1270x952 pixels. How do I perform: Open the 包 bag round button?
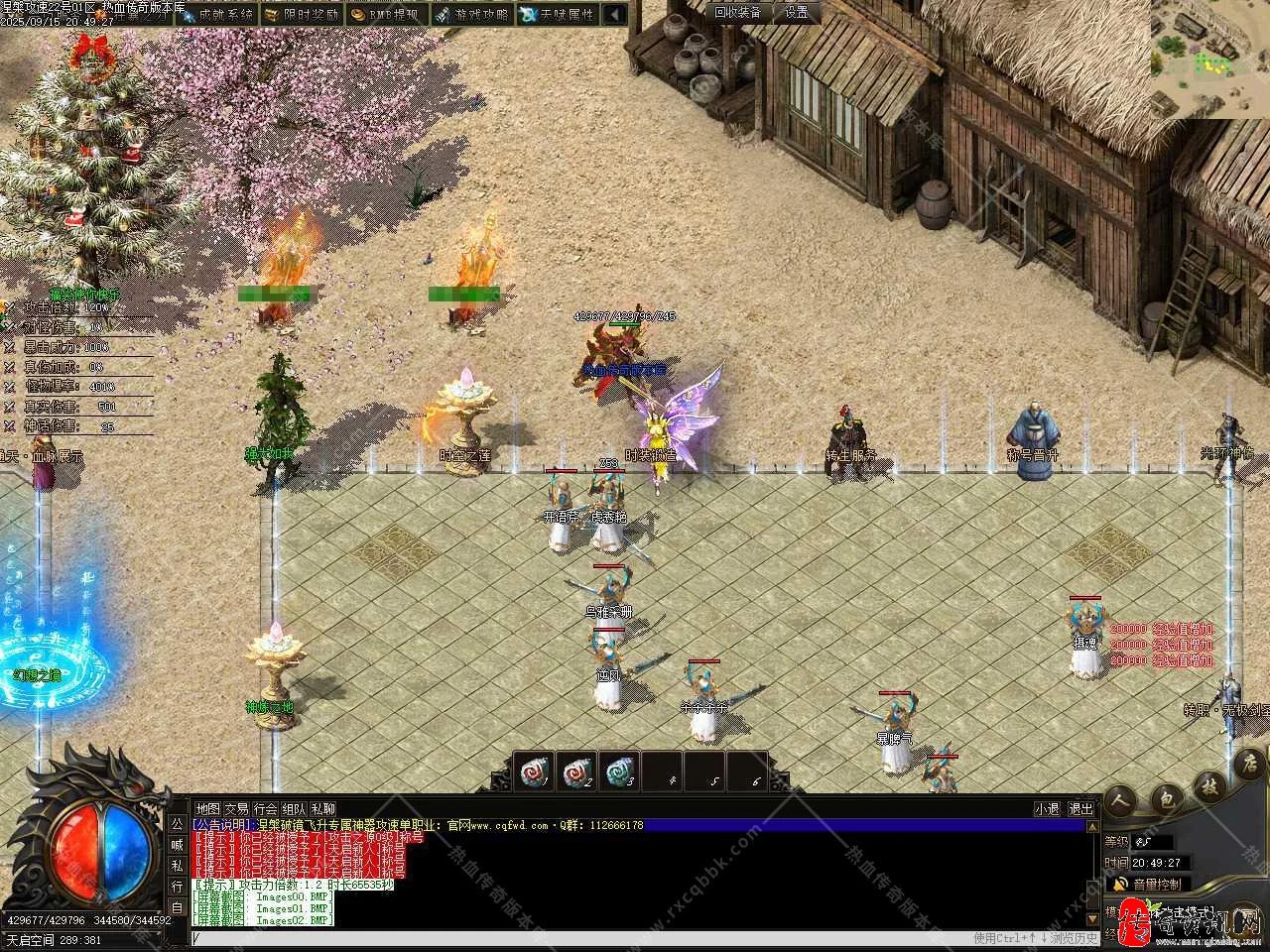1166,799
